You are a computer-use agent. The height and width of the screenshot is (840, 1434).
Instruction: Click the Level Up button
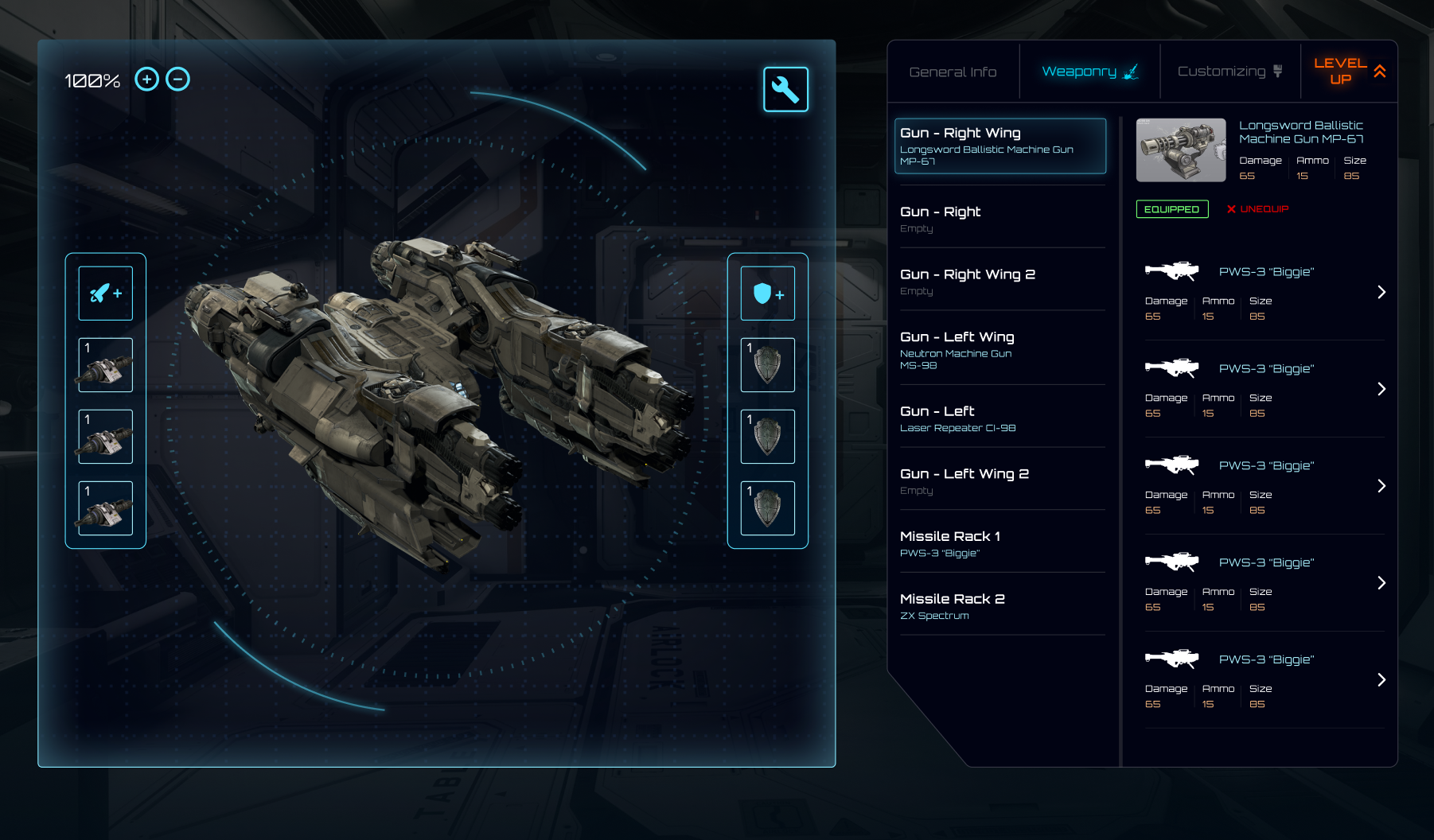pos(1349,72)
